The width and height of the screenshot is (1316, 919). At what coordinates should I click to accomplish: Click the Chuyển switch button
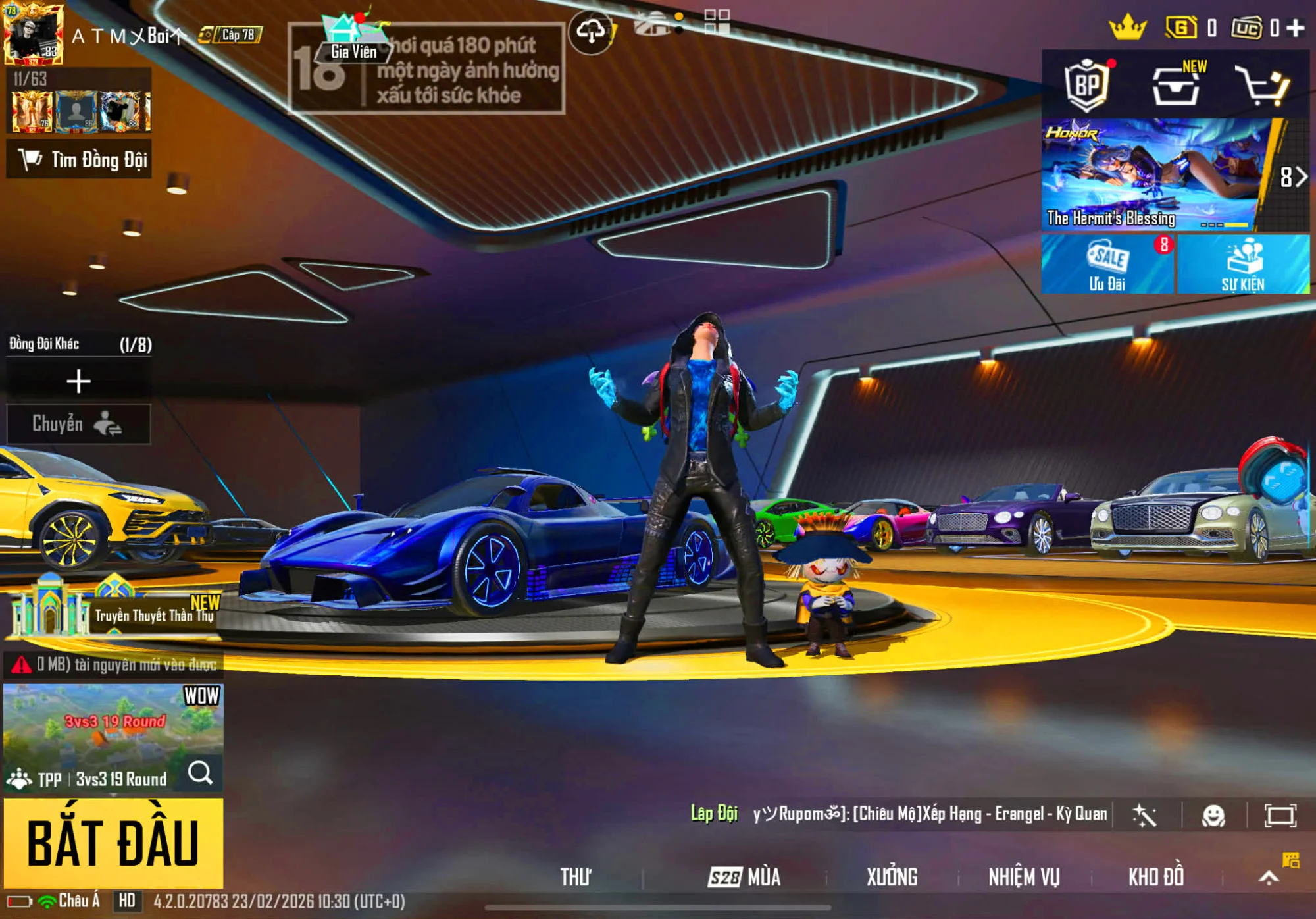(78, 424)
